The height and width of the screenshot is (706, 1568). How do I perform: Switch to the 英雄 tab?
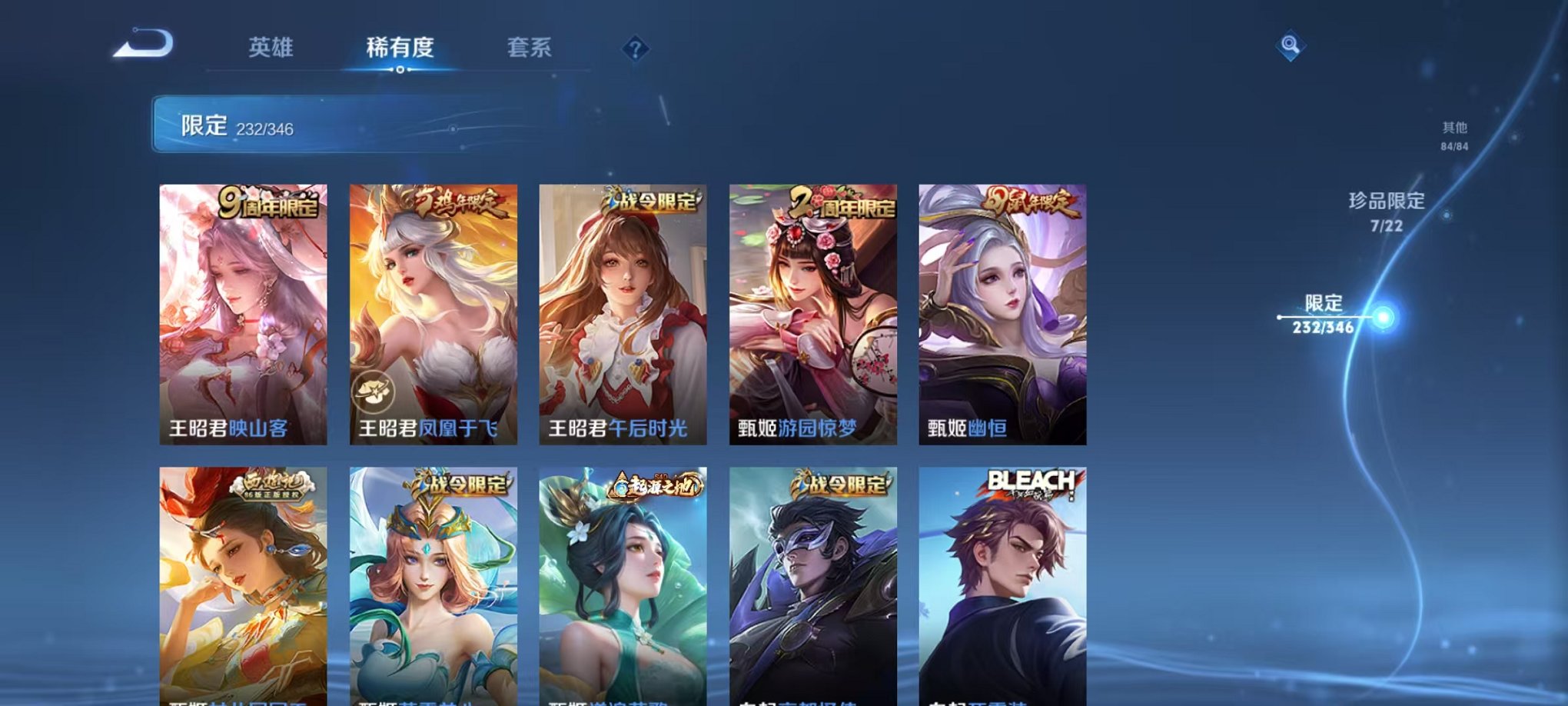click(x=273, y=48)
